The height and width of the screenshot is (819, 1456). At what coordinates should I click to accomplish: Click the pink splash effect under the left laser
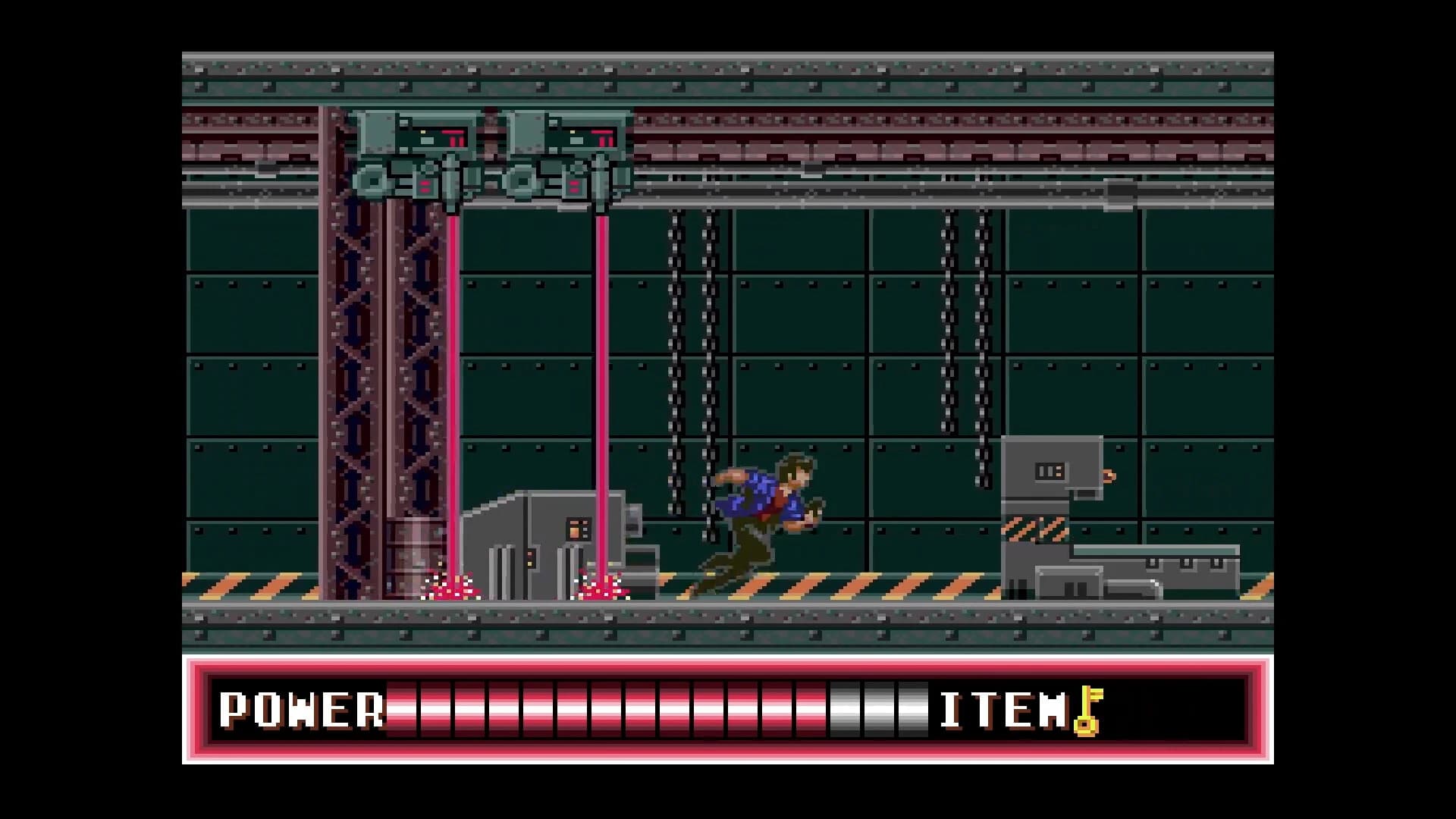pos(451,585)
